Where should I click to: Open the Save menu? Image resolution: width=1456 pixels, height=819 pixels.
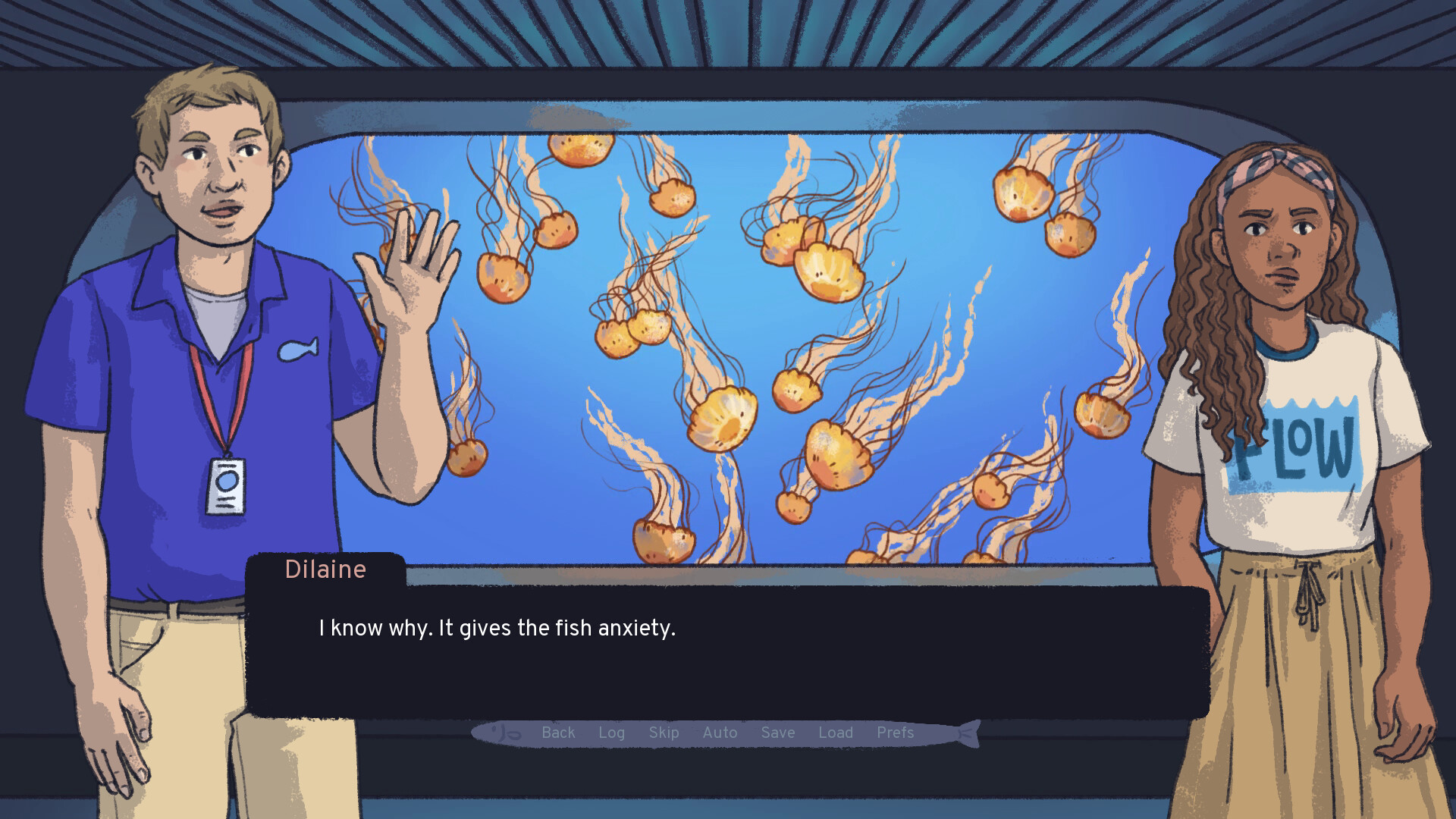click(x=777, y=733)
